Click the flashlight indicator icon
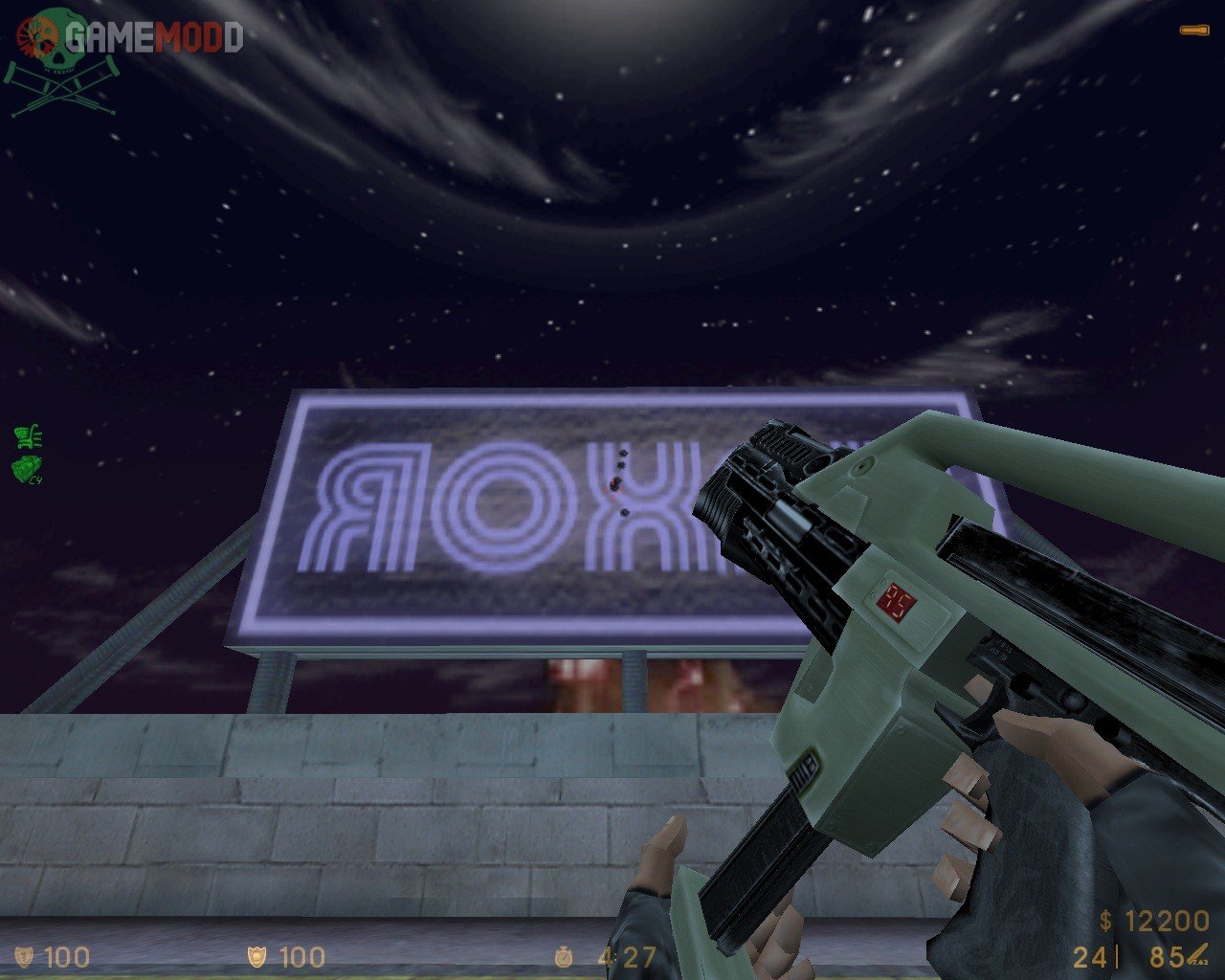 [1192, 32]
